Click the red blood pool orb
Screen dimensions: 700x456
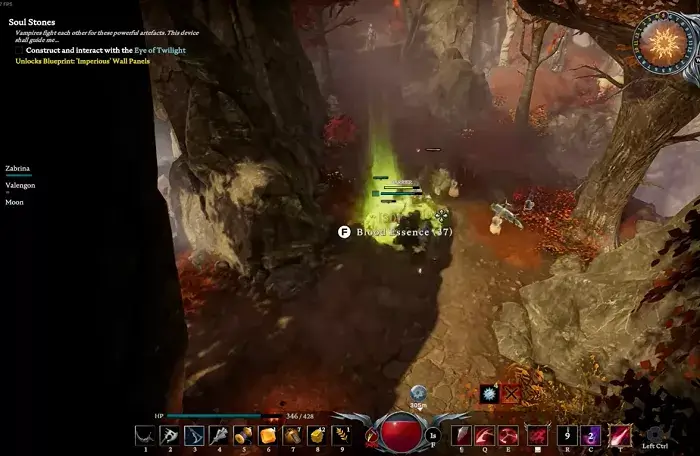tap(401, 432)
